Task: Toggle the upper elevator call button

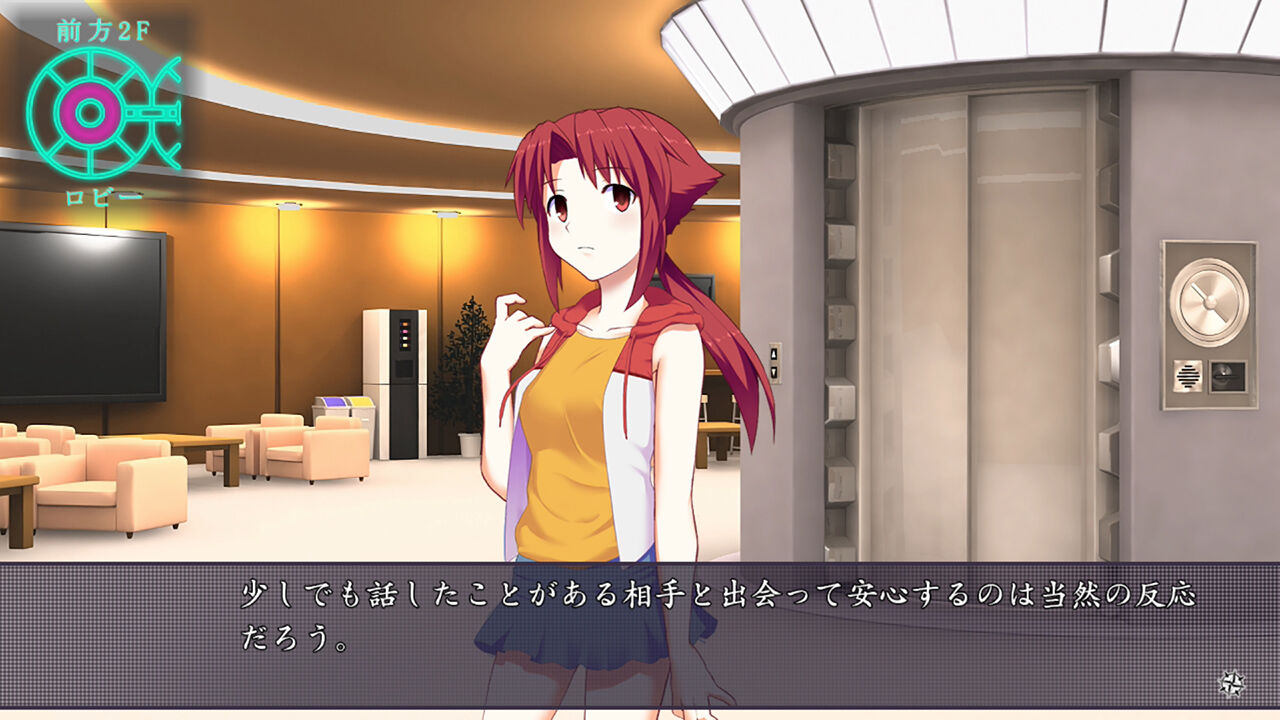Action: pyautogui.click(x=773, y=354)
